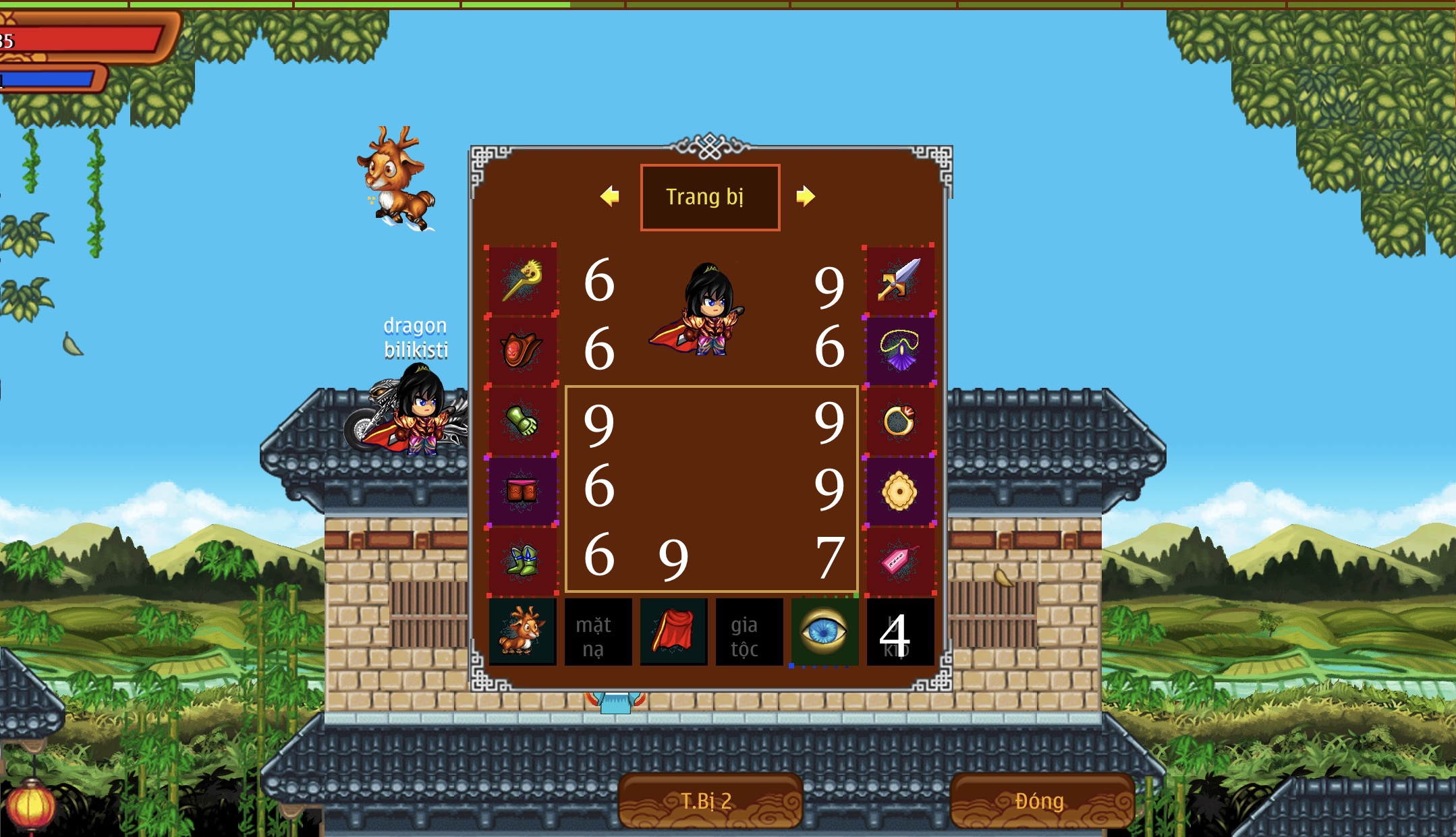The width and height of the screenshot is (1456, 837).
Task: Inspect the red cape slot
Action: point(673,632)
